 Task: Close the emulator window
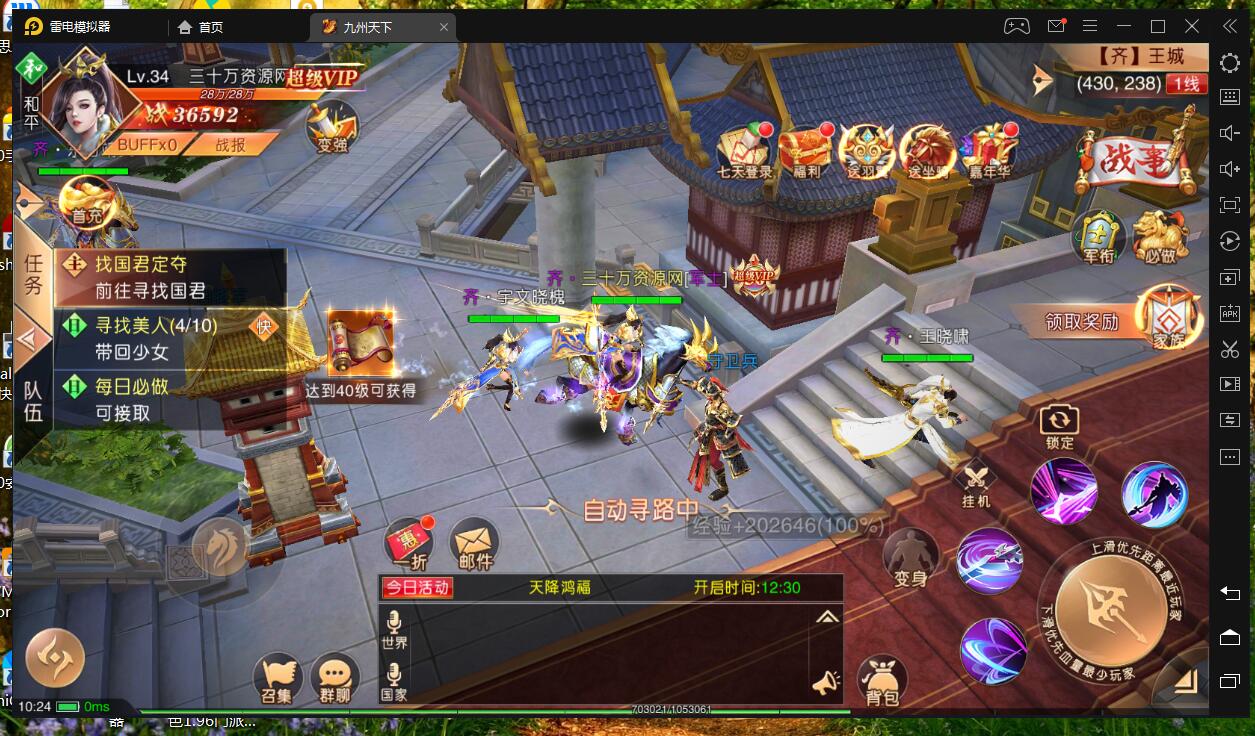point(1192,26)
